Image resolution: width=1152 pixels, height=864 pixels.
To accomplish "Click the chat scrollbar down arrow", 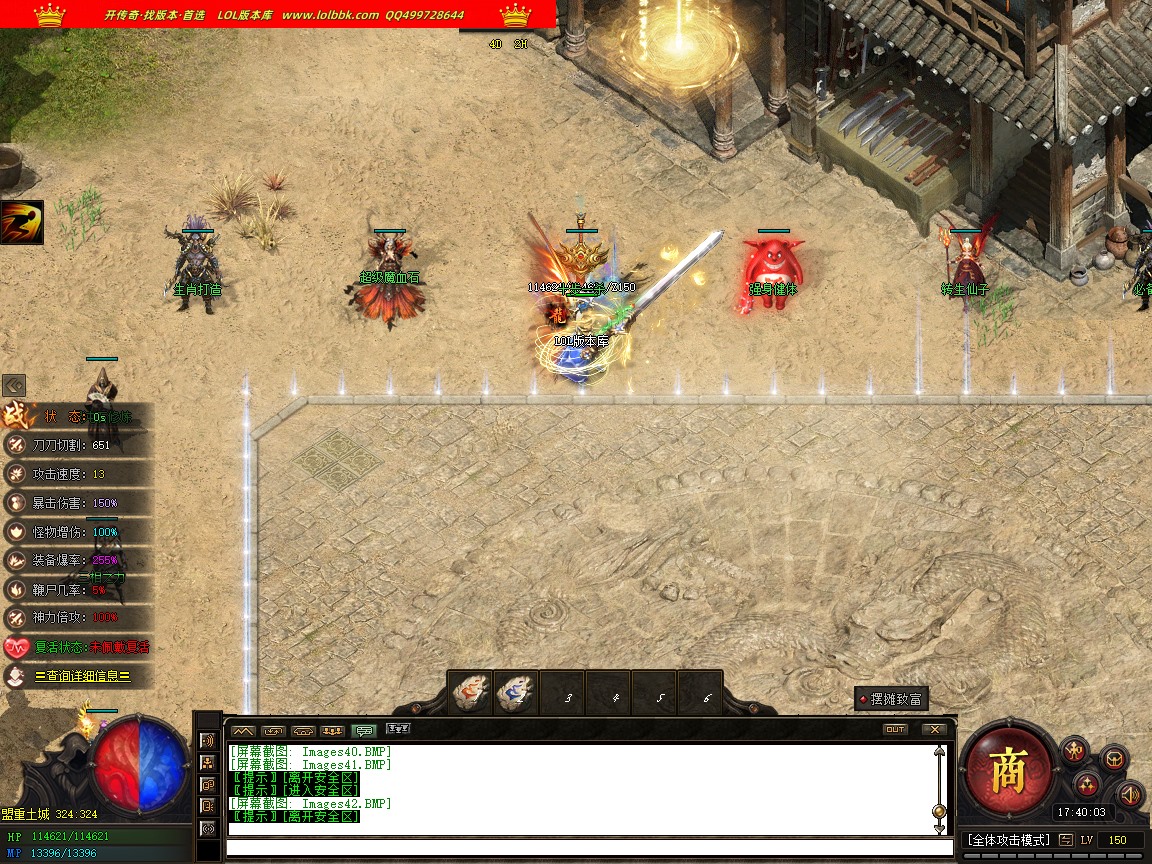I will point(939,828).
